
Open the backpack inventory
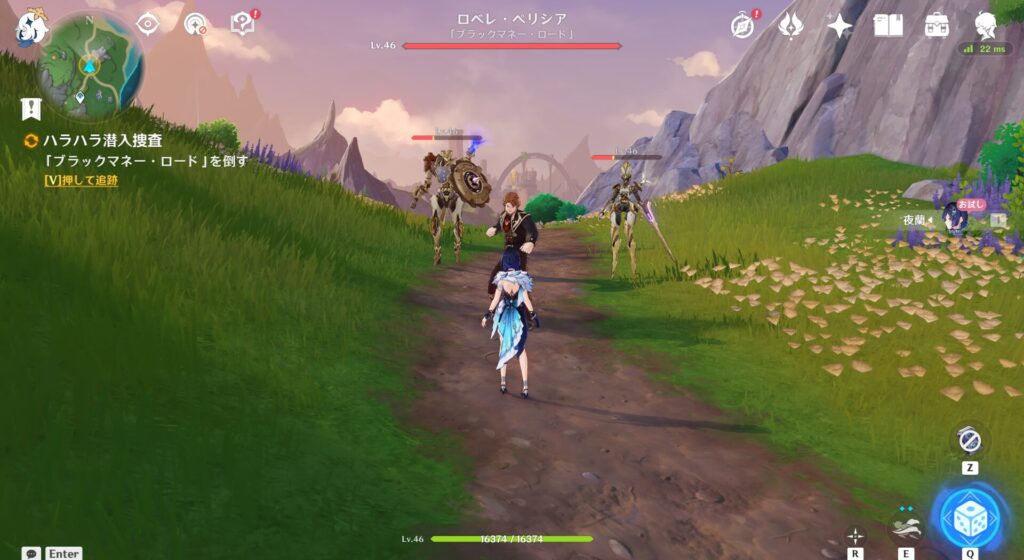(937, 25)
